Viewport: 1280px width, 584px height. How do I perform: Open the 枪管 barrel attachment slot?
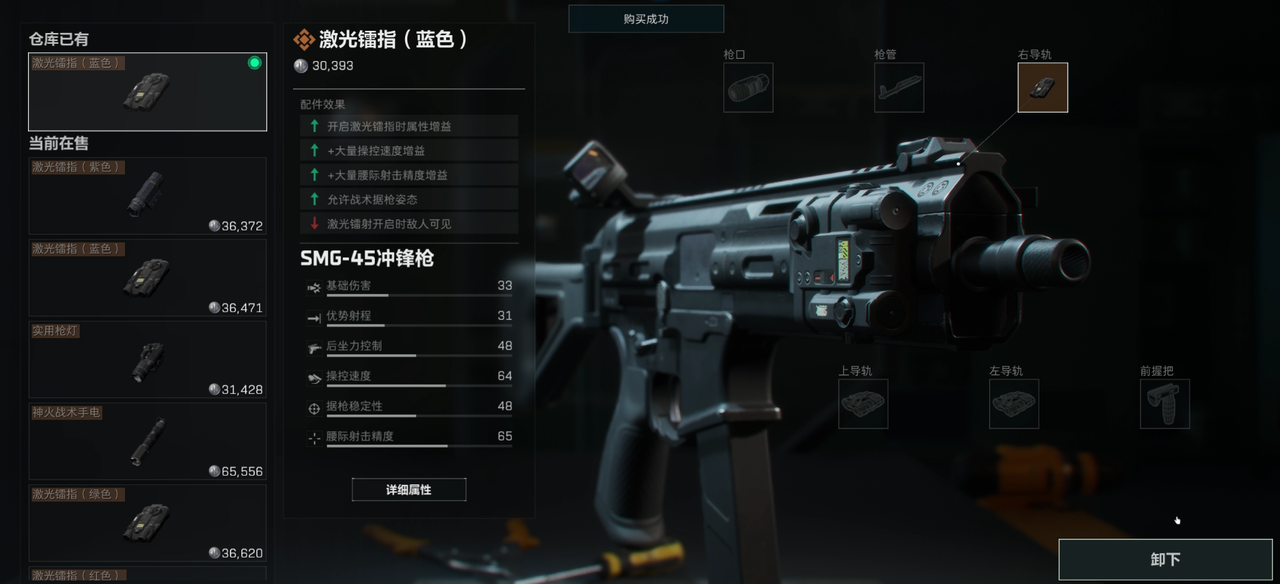click(898, 88)
